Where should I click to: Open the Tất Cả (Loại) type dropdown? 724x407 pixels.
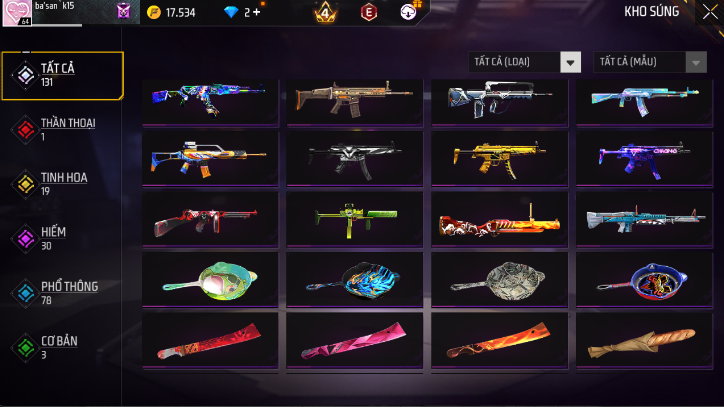(x=524, y=62)
